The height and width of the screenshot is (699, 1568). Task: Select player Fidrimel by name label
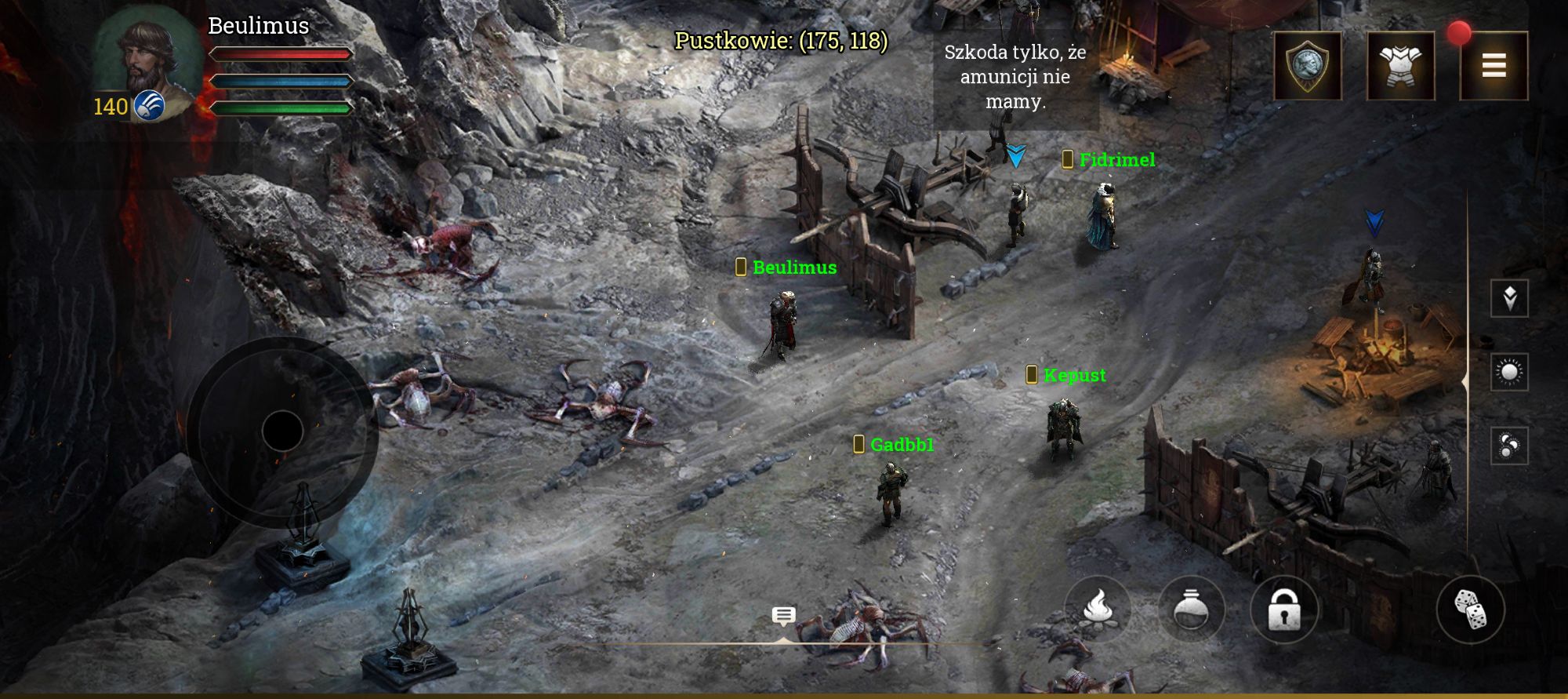click(x=1116, y=160)
